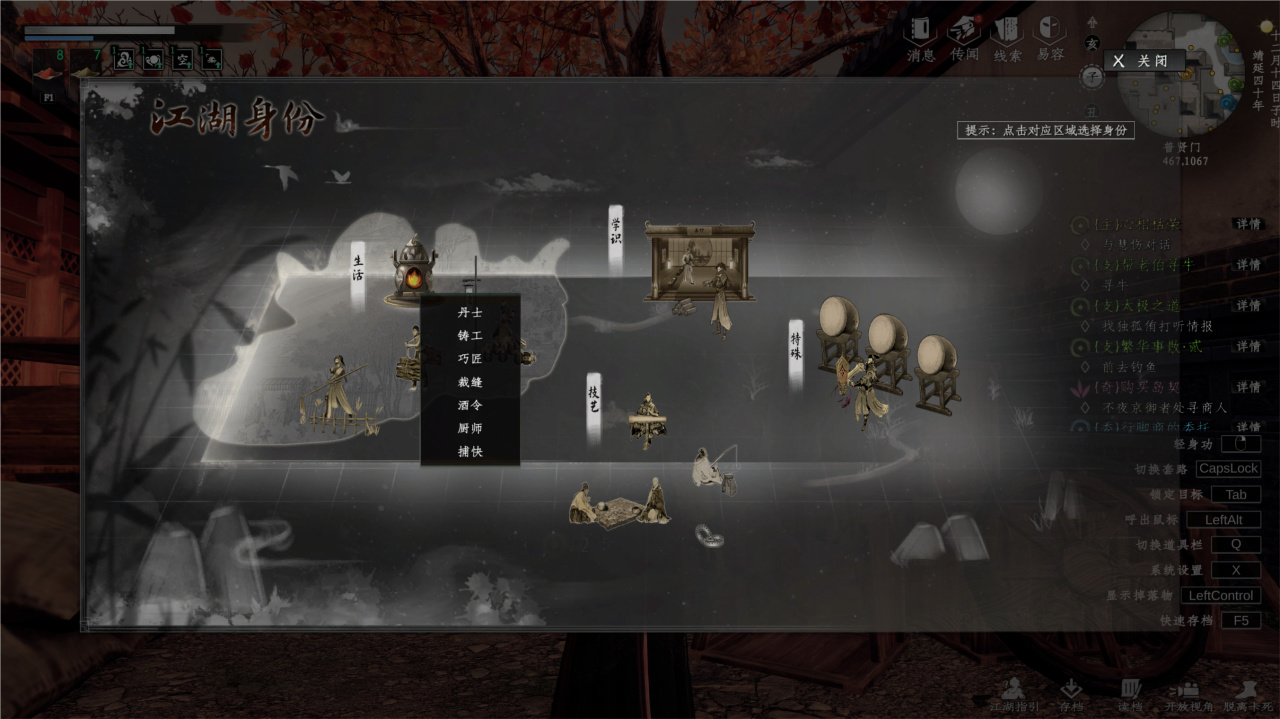
Task: Choose the 厨师 identity option
Action: [470, 428]
